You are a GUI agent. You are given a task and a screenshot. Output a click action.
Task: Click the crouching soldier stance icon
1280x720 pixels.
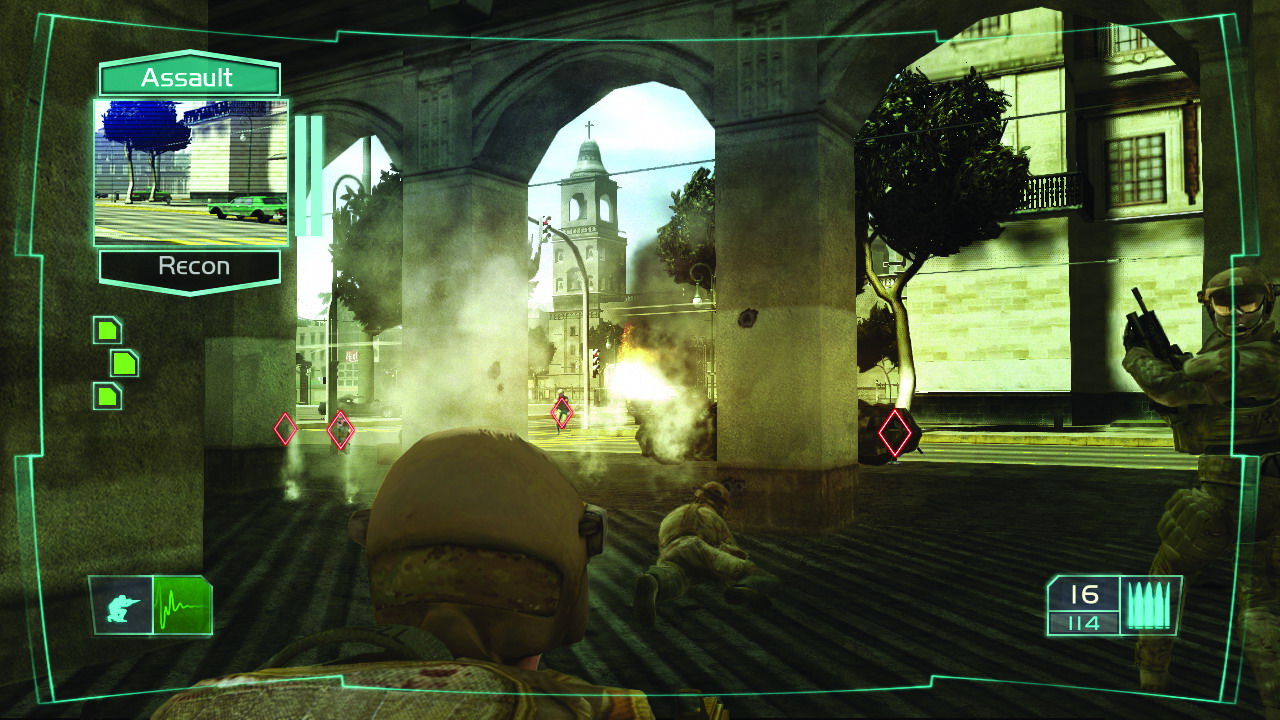click(122, 606)
